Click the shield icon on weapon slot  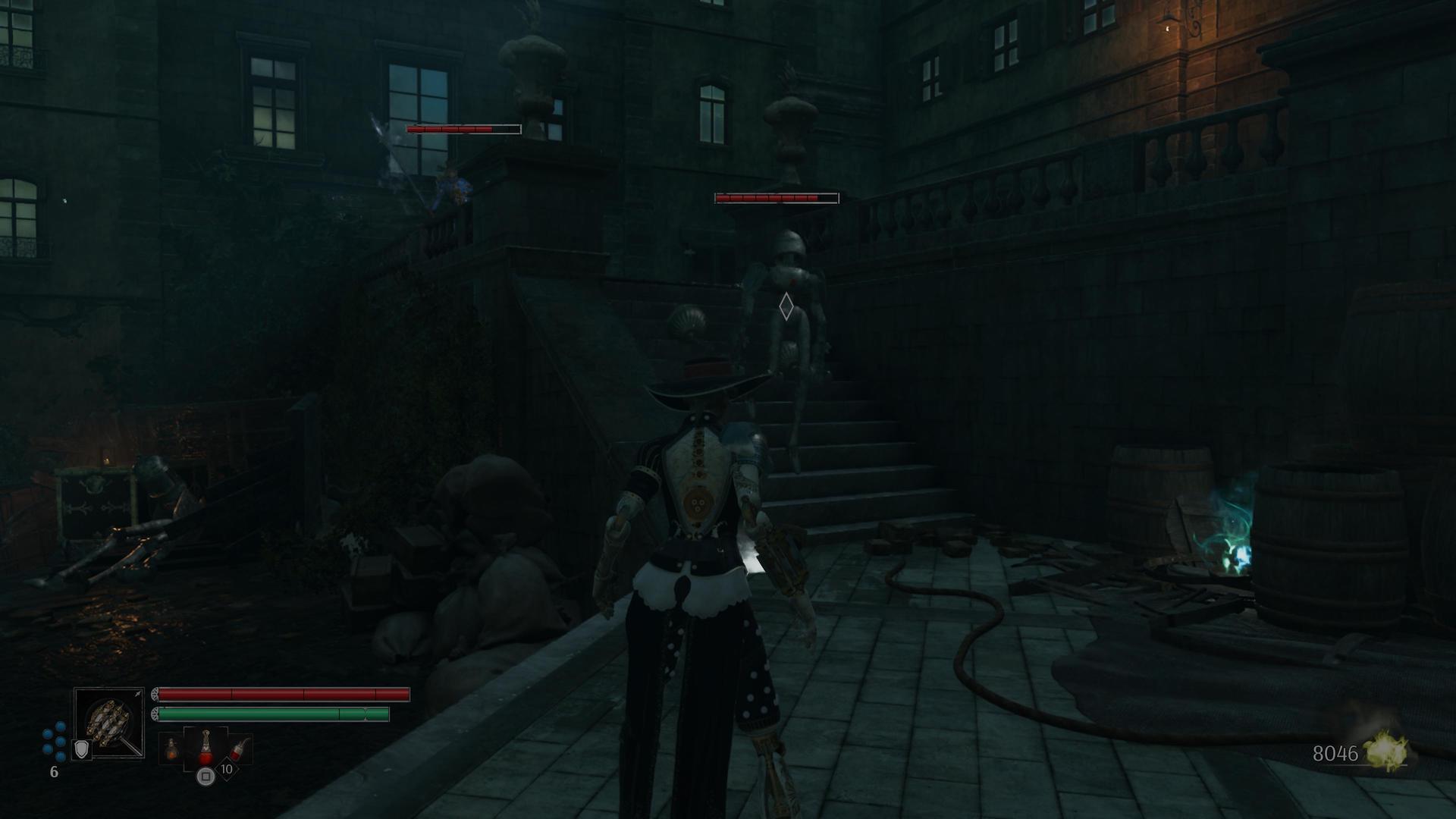tap(81, 750)
